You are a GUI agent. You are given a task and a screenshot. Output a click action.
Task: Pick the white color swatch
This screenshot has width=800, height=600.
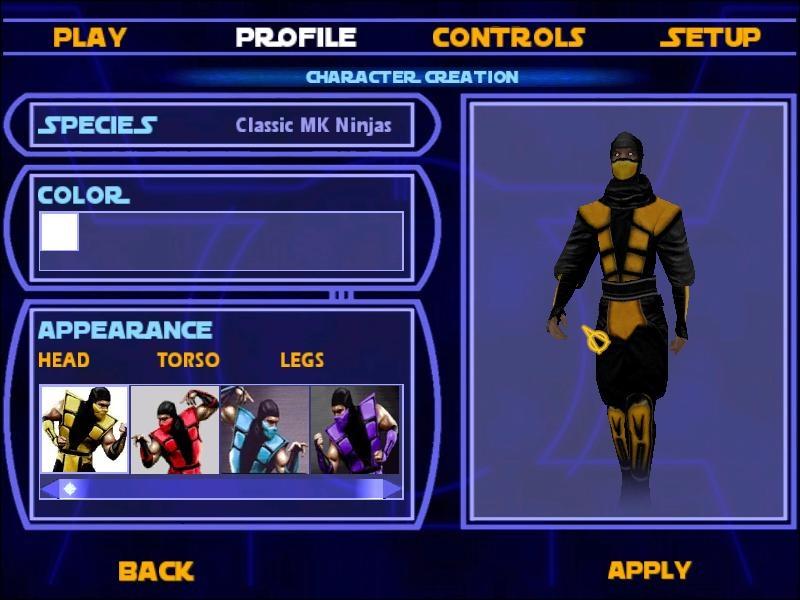pos(59,232)
